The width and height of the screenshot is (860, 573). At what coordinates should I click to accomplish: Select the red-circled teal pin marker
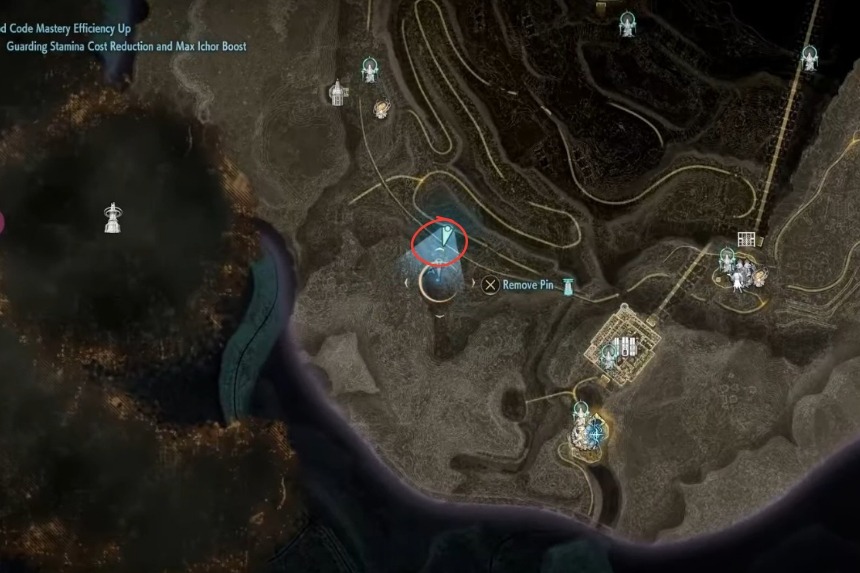click(447, 238)
